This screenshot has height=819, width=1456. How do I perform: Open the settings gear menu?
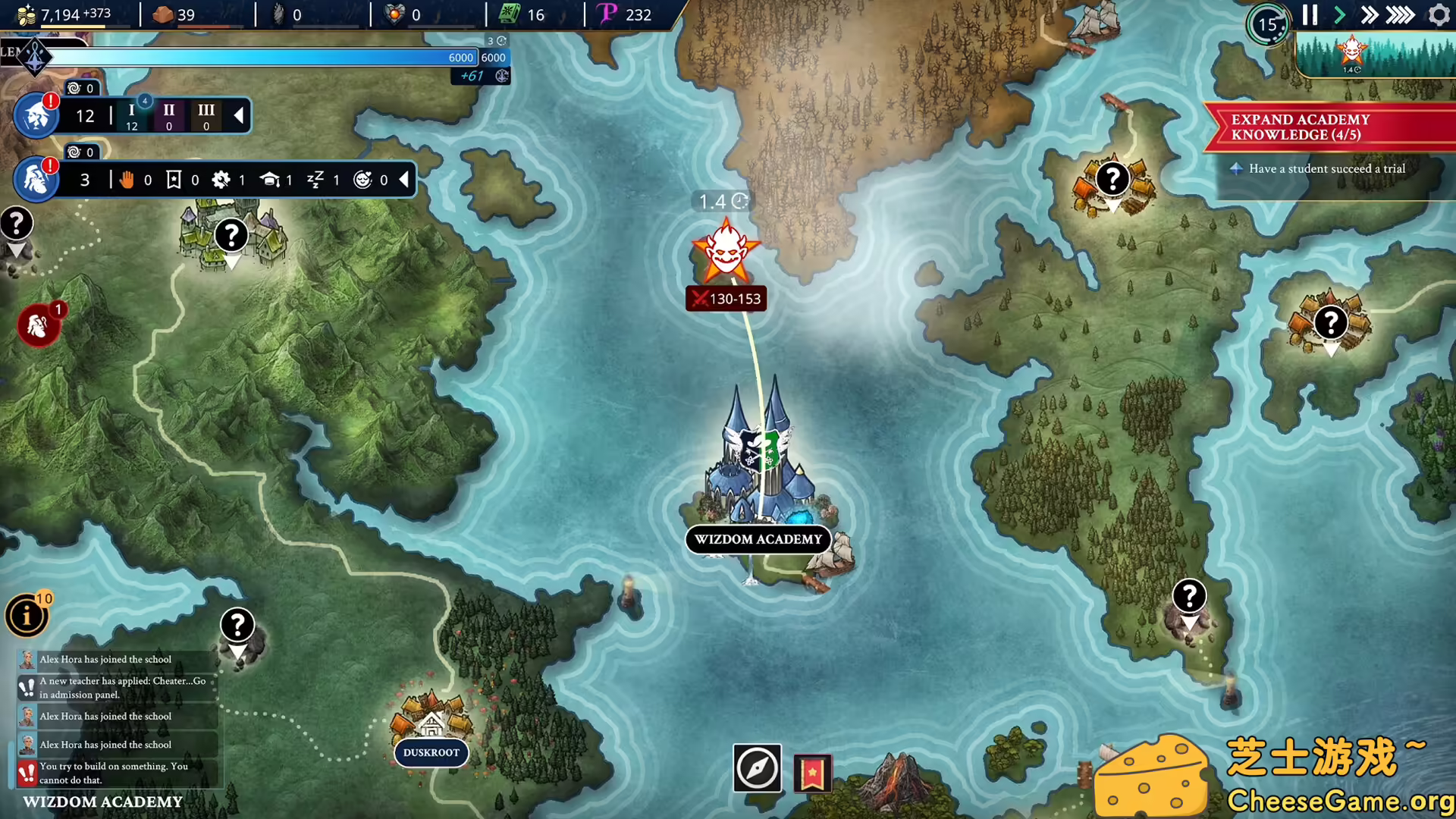pos(1439,15)
